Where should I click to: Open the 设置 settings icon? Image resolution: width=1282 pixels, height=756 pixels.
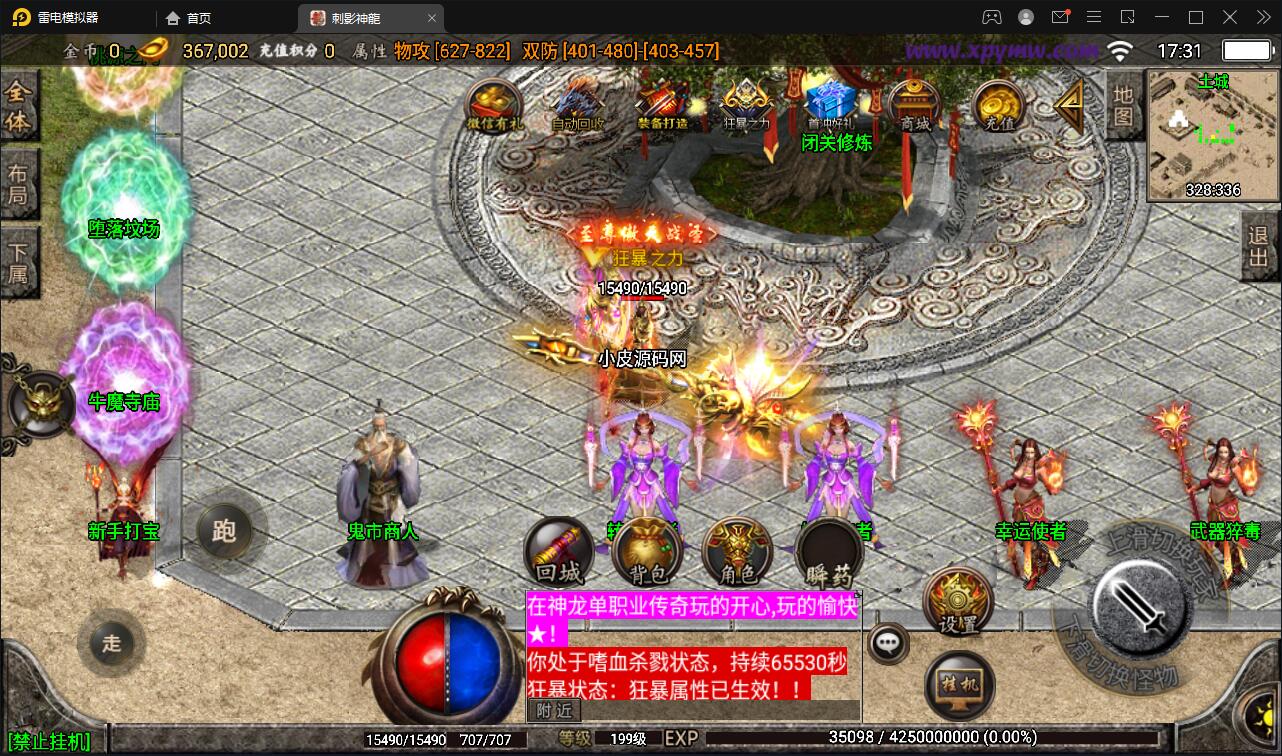click(x=957, y=600)
